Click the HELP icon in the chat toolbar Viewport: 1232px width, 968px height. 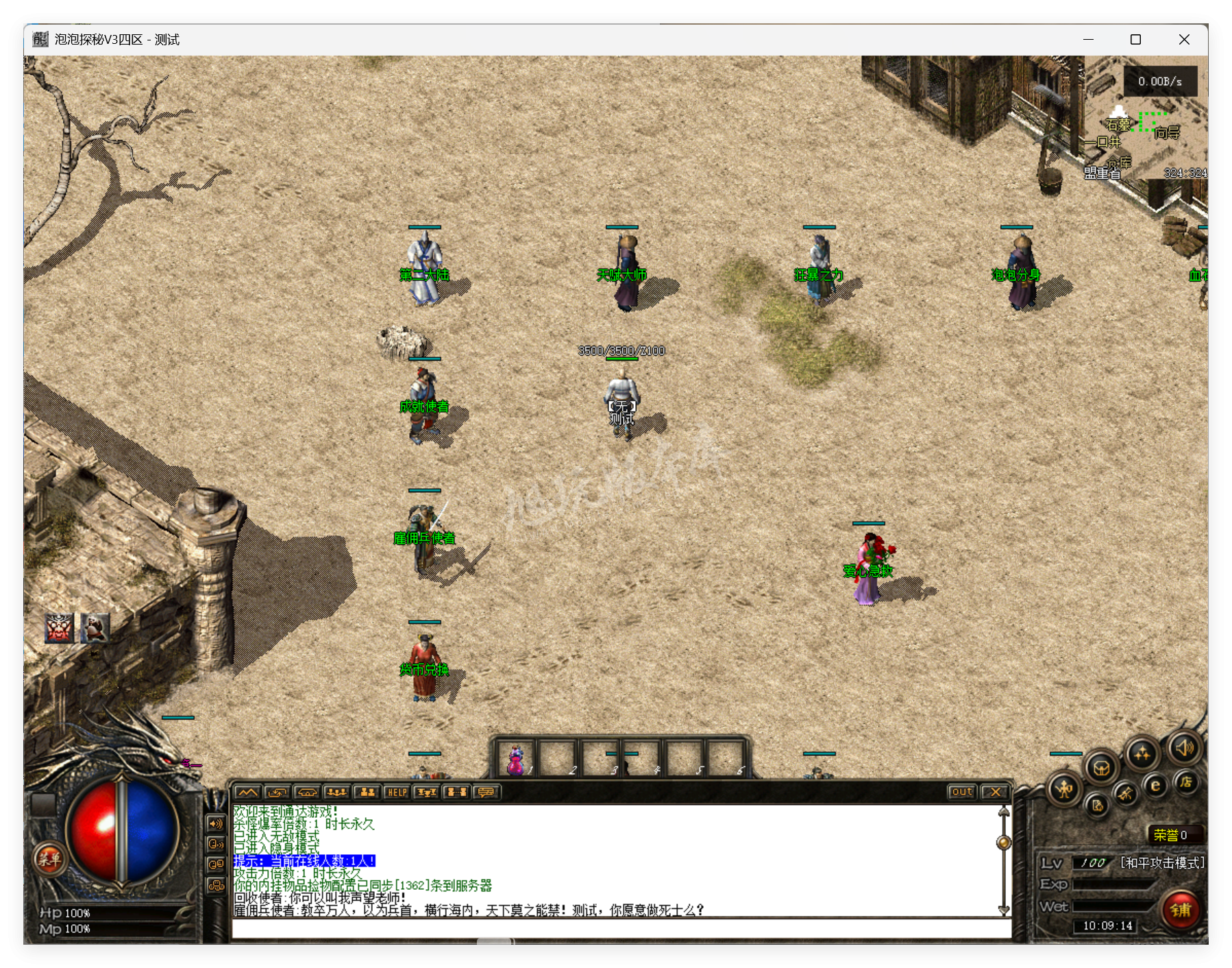pos(396,792)
